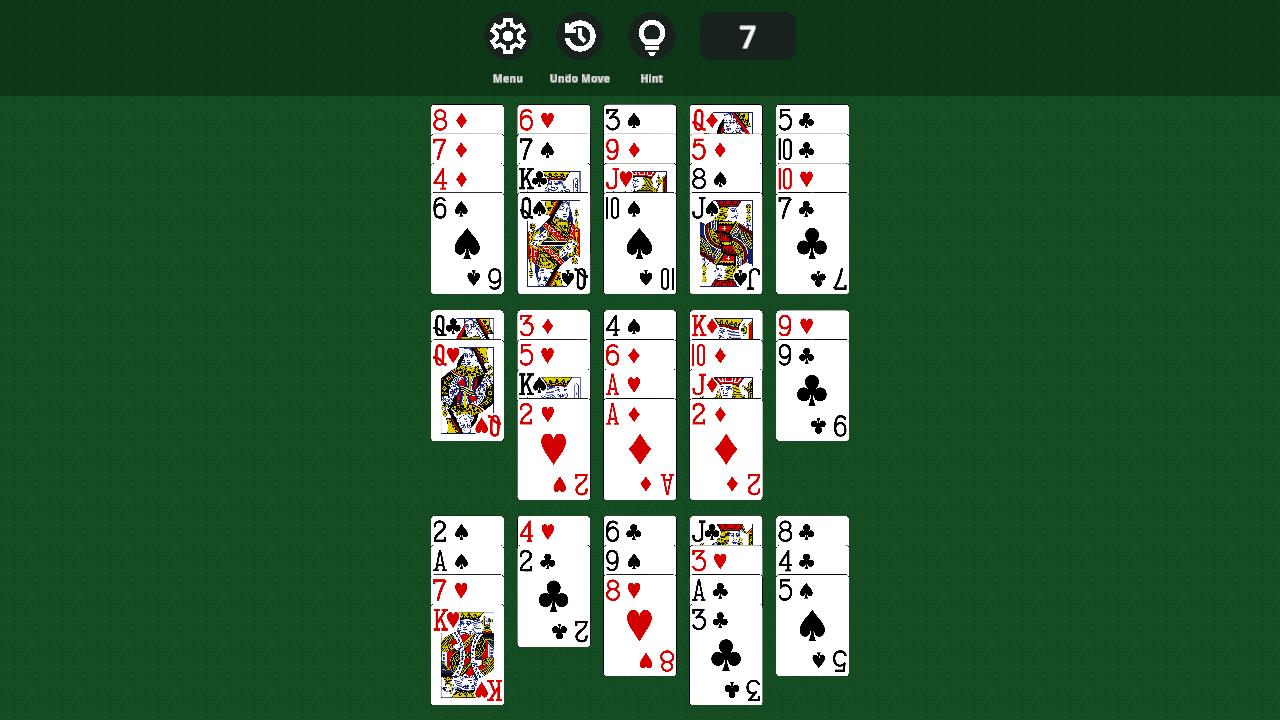Request a Hint
Screen dimensions: 1280x720
coord(652,35)
